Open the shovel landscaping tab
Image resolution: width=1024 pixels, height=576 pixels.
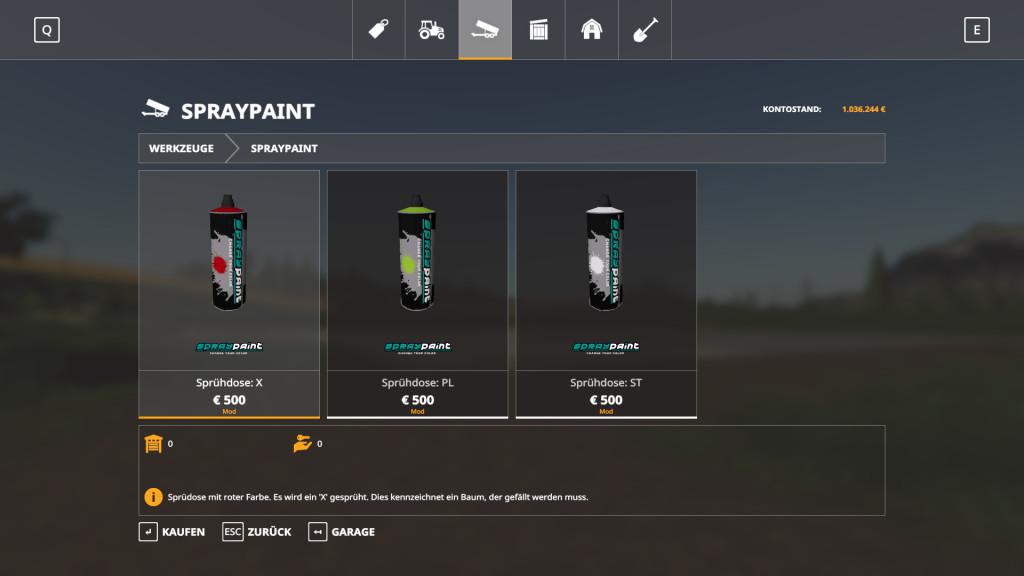click(x=645, y=30)
